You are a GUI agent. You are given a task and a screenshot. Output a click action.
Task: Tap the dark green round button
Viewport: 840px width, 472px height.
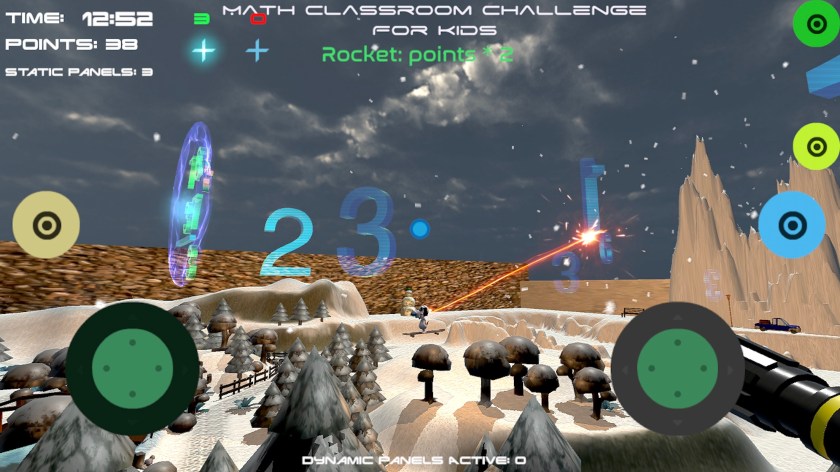coord(815,24)
